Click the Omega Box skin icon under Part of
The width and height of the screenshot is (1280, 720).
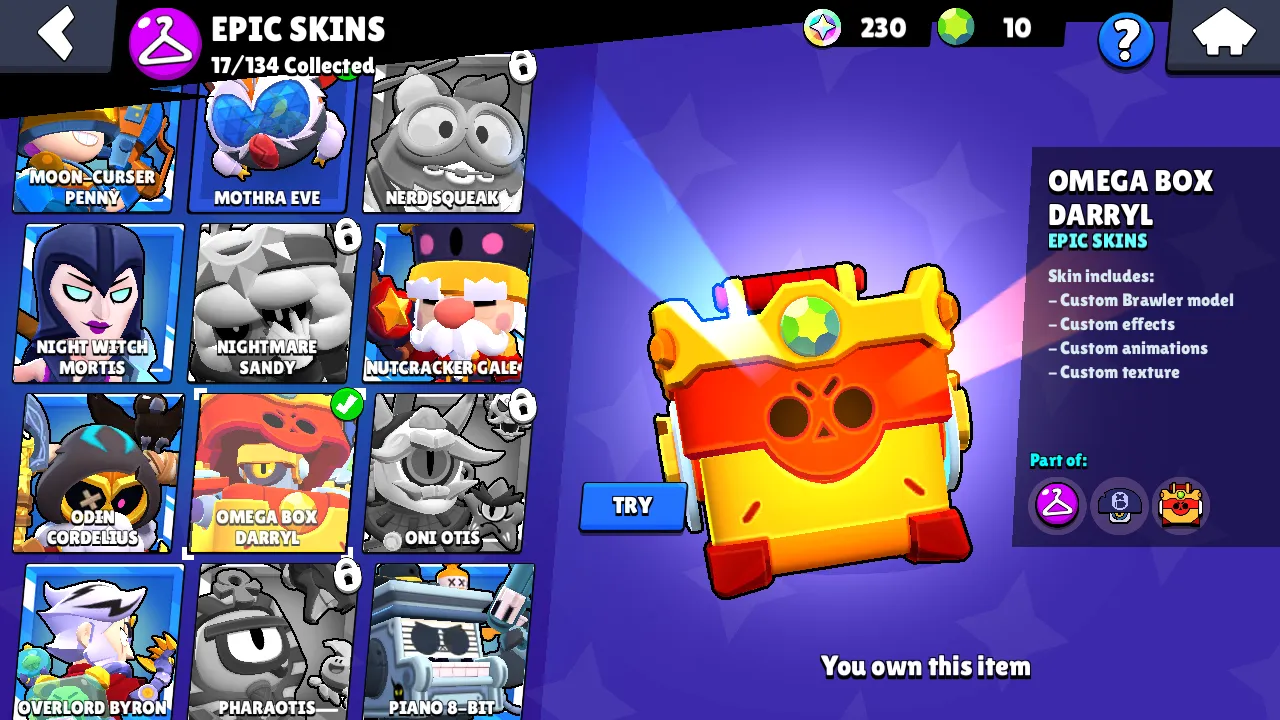[x=1180, y=505]
